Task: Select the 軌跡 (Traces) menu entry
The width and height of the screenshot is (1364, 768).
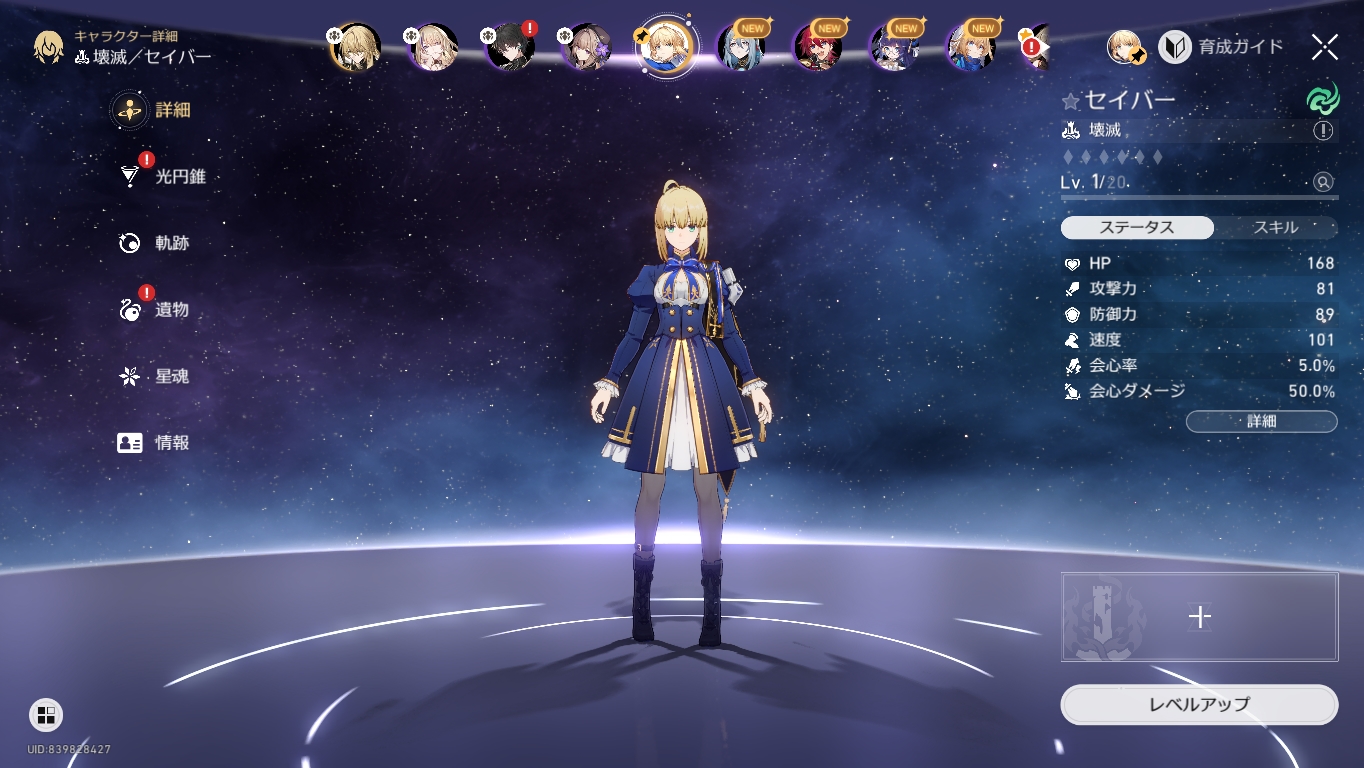Action: (159, 243)
